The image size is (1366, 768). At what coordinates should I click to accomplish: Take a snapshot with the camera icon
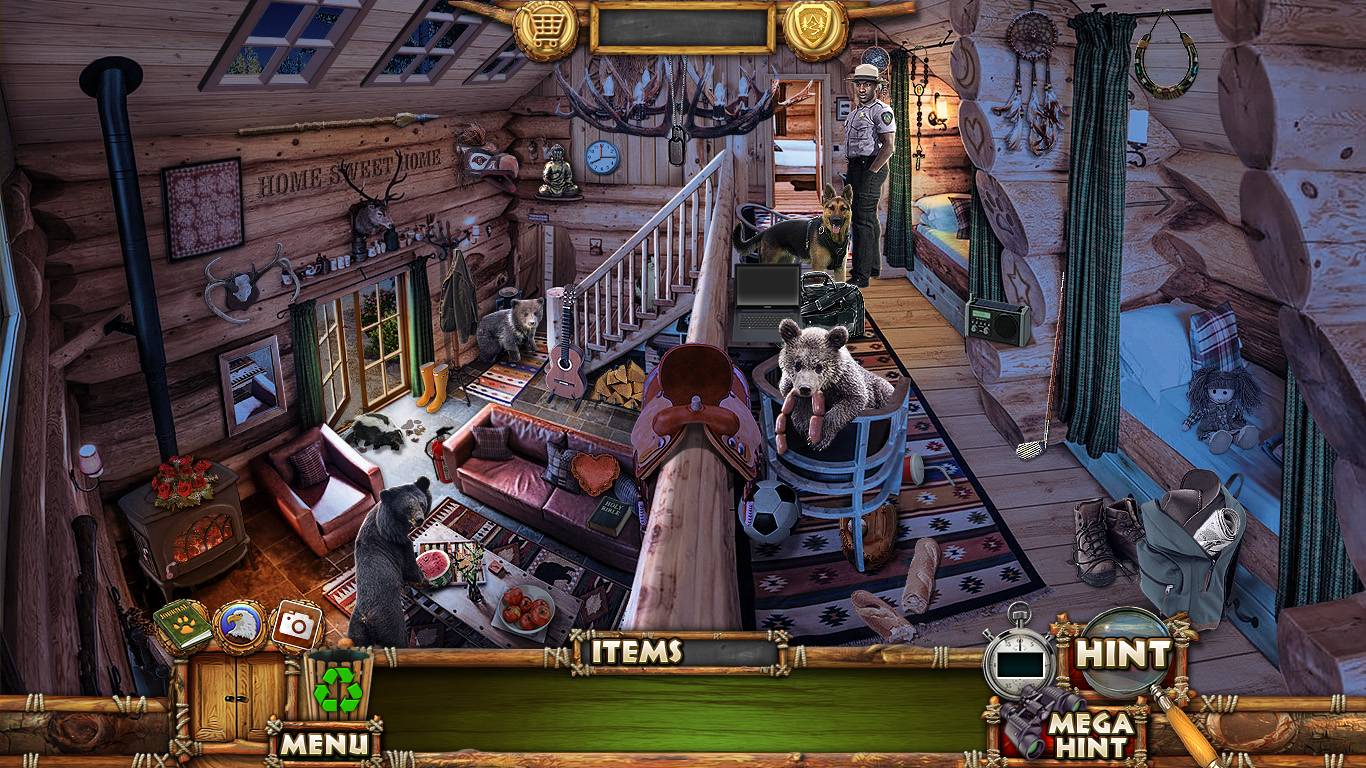point(296,626)
